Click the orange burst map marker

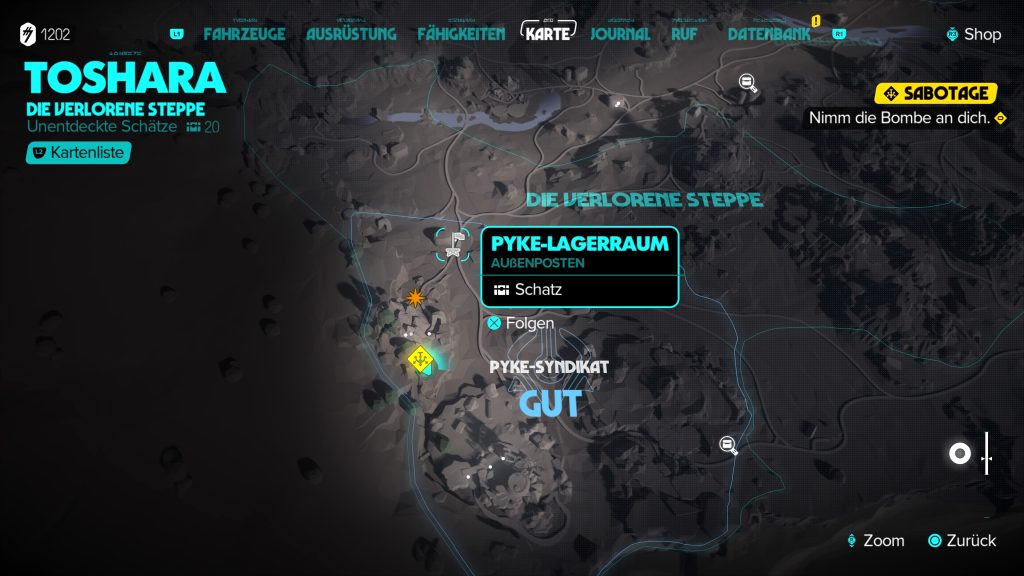coord(416,297)
